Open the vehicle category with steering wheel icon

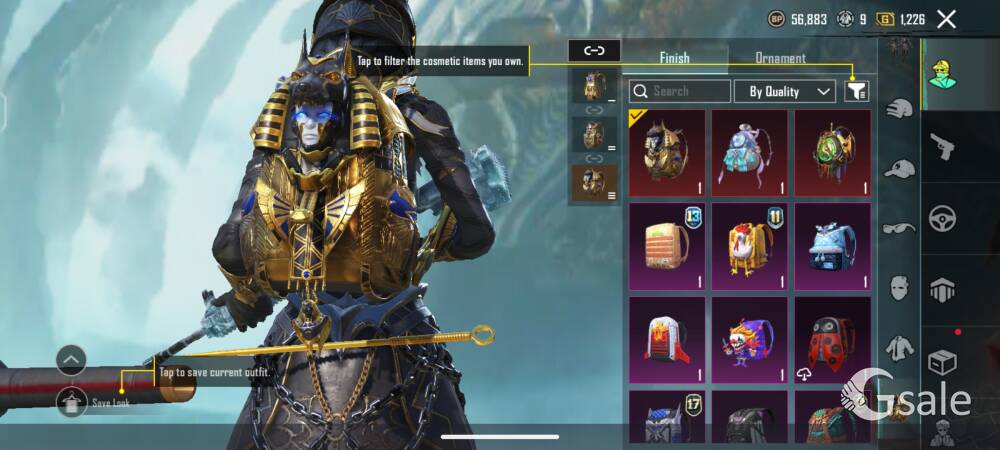(942, 219)
